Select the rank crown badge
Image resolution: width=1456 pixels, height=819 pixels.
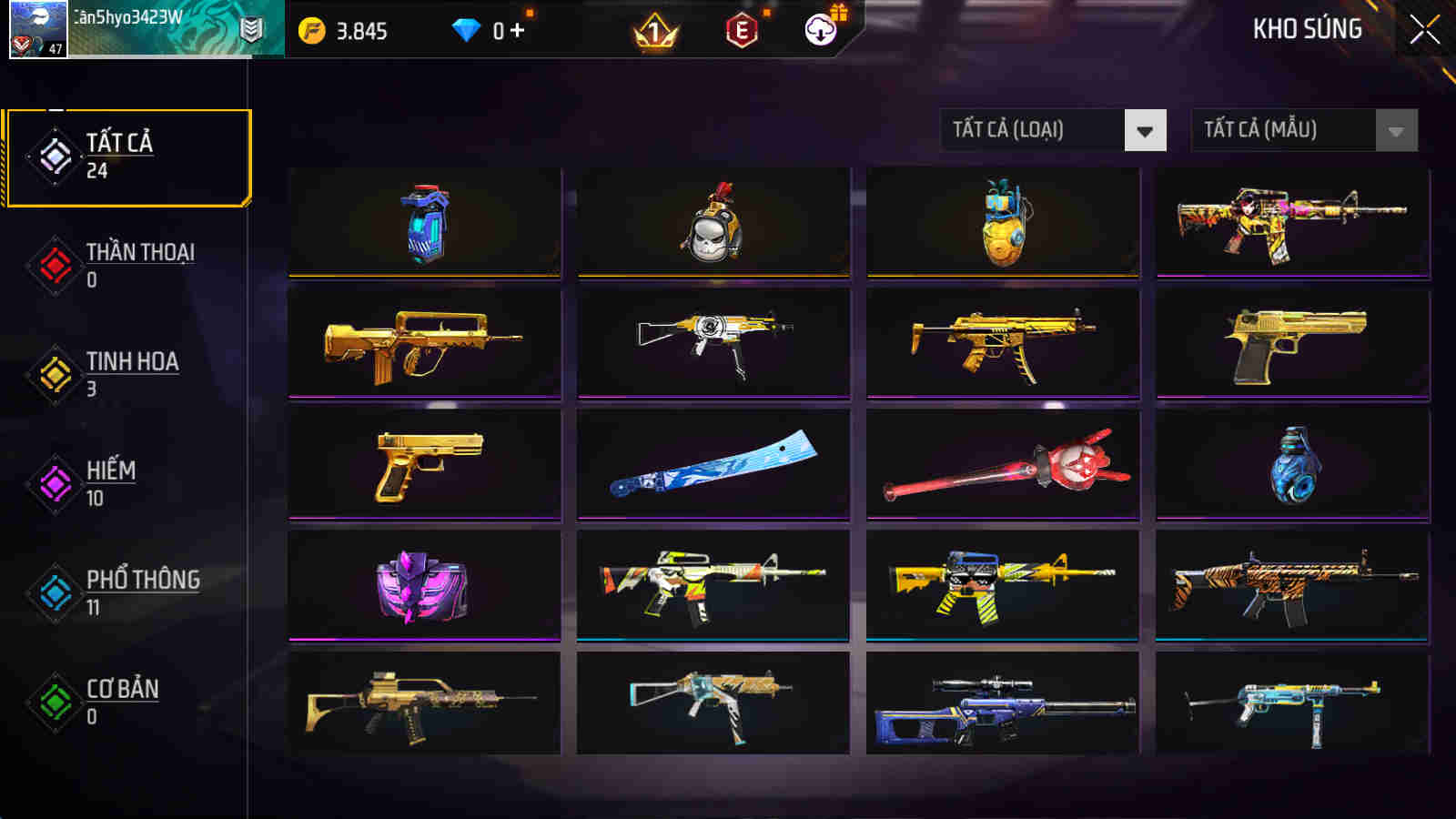tap(656, 30)
